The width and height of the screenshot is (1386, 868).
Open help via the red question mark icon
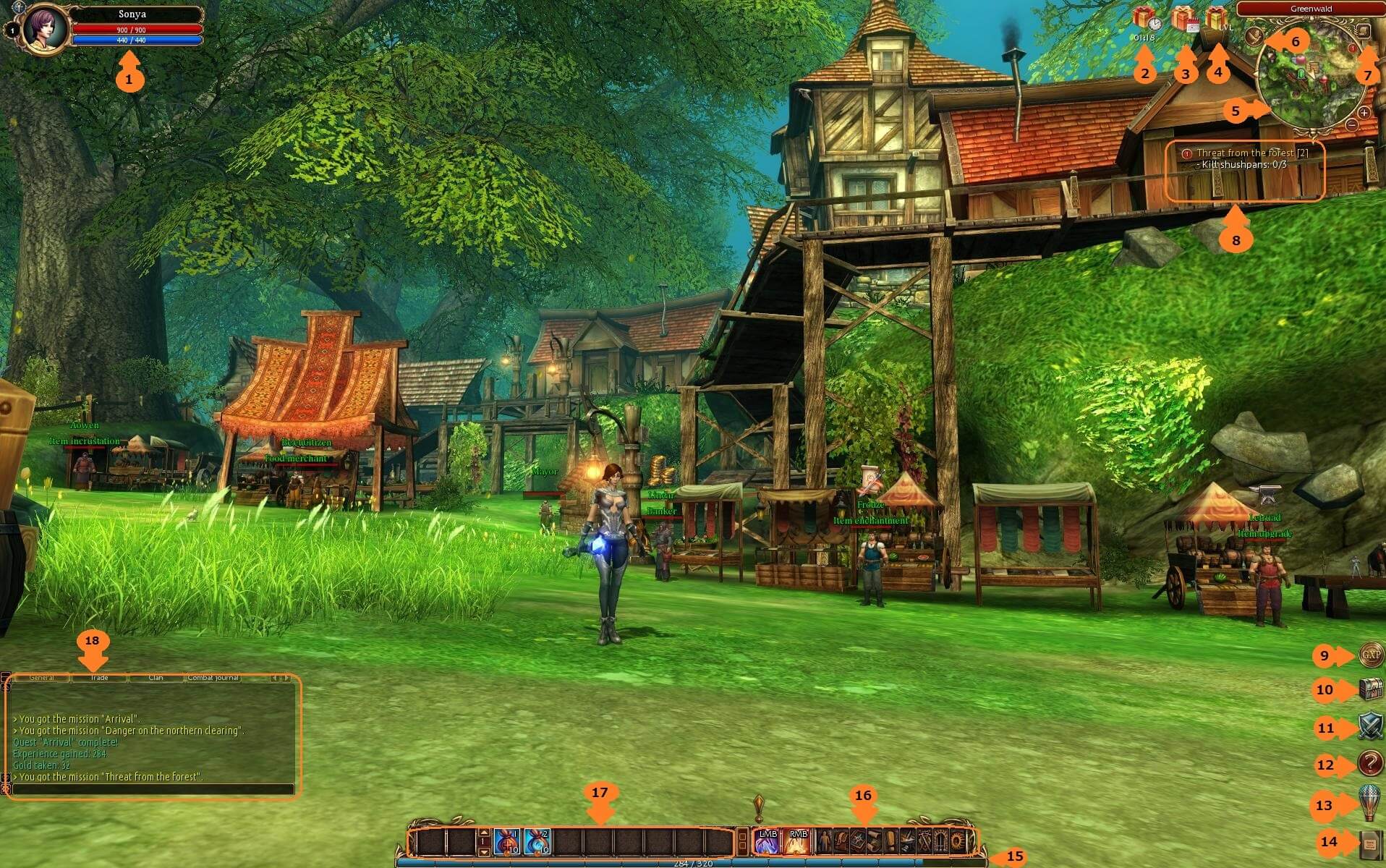point(1369,762)
